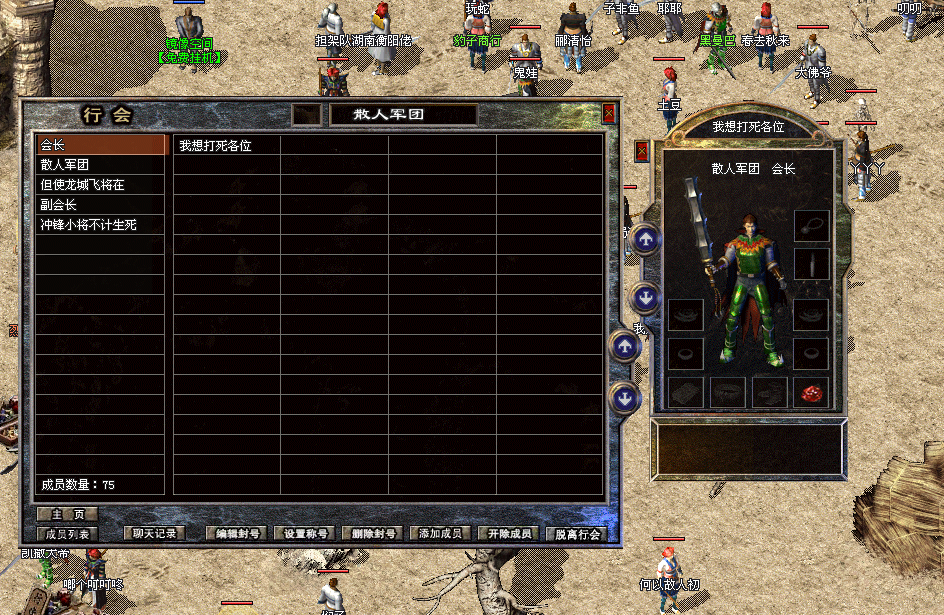Select 添加成员 to add a member
944x615 pixels.
442,534
